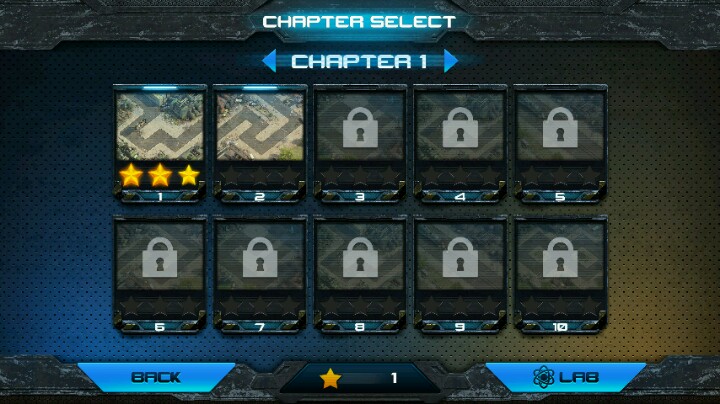
Task: Select locked level 10 tile
Action: click(560, 272)
